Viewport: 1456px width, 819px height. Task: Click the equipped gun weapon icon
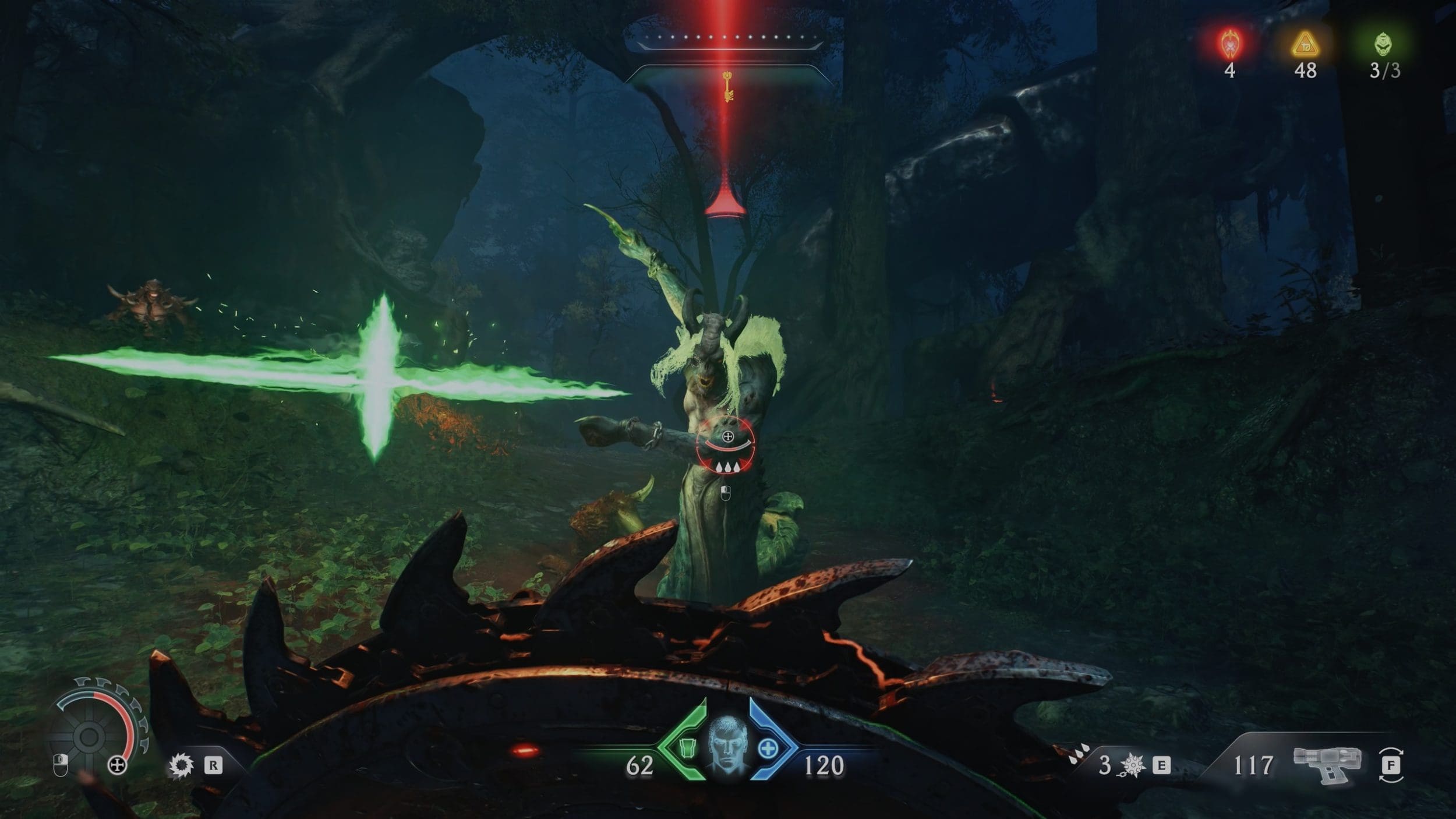point(1327,764)
